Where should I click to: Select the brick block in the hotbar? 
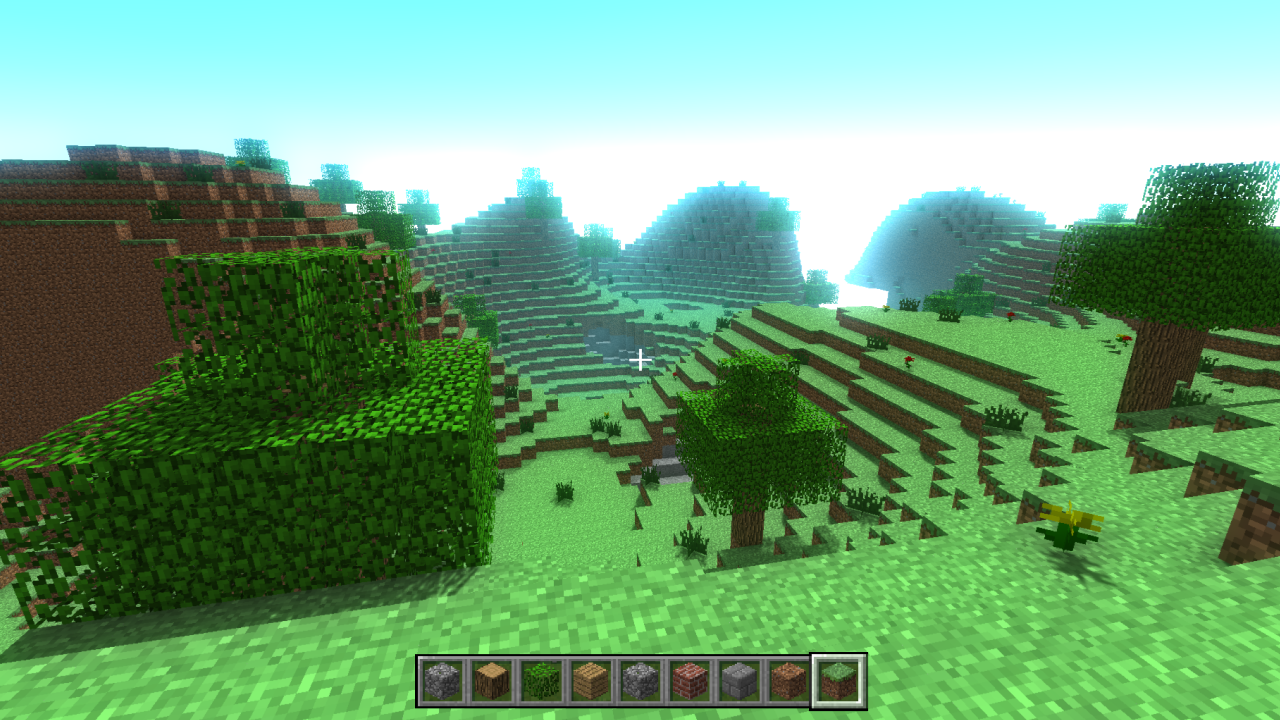[x=690, y=680]
